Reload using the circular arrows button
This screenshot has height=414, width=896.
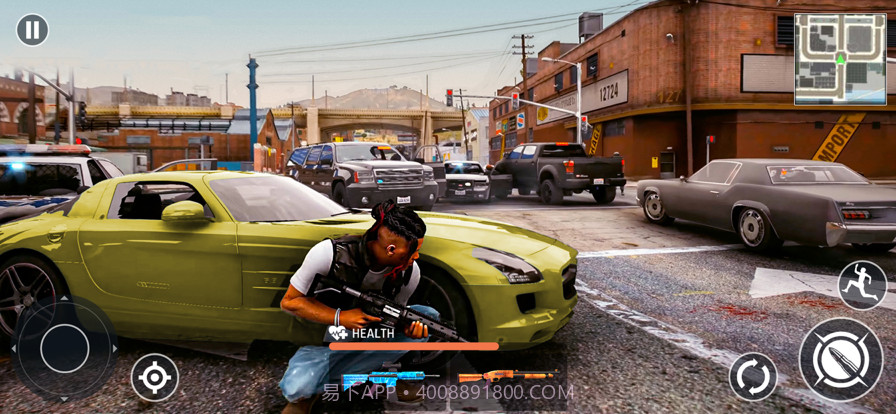(753, 377)
